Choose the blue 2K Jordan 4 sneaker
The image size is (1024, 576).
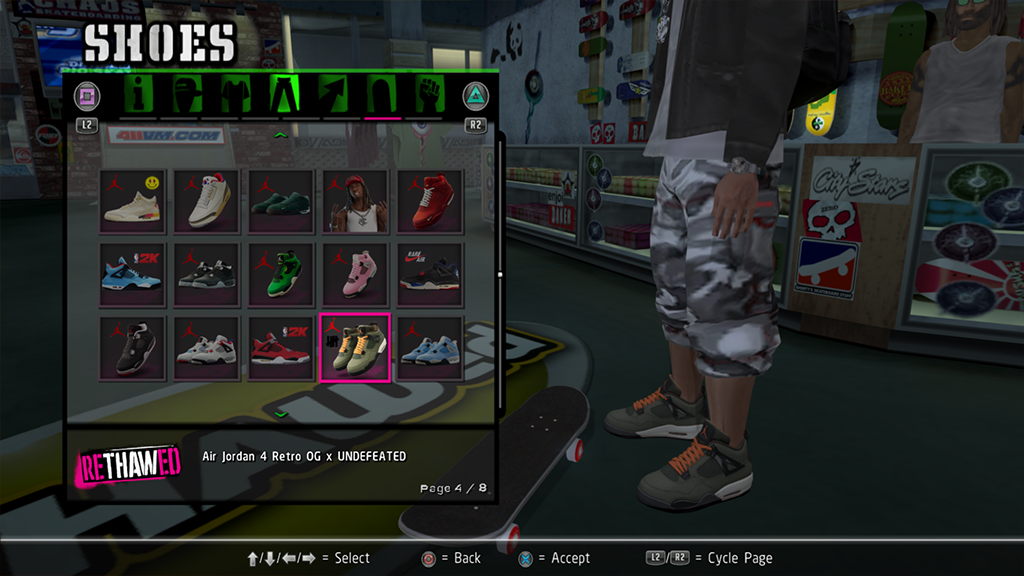133,273
